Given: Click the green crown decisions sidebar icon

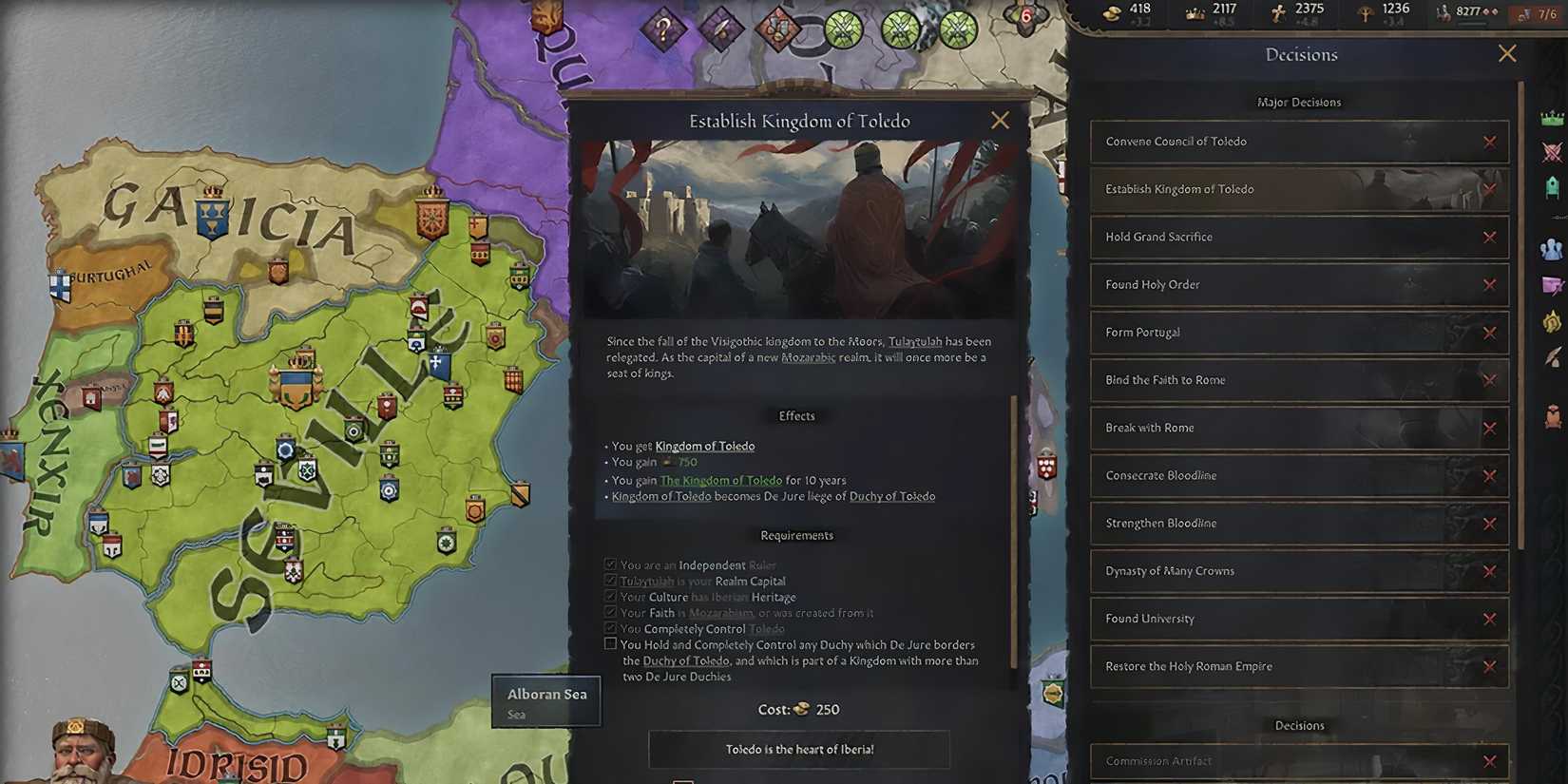Looking at the screenshot, I should (1552, 118).
